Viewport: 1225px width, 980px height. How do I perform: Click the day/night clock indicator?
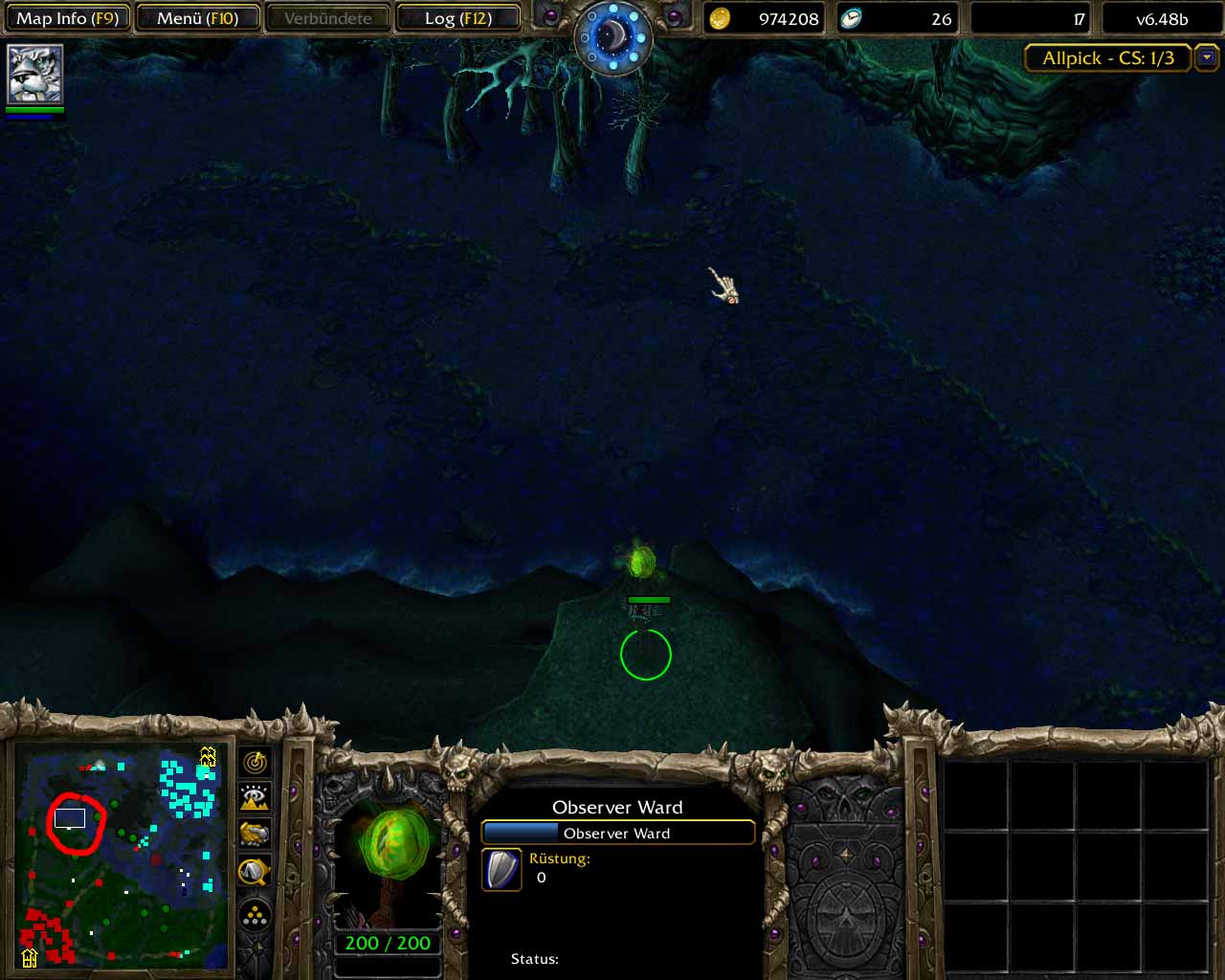click(612, 36)
